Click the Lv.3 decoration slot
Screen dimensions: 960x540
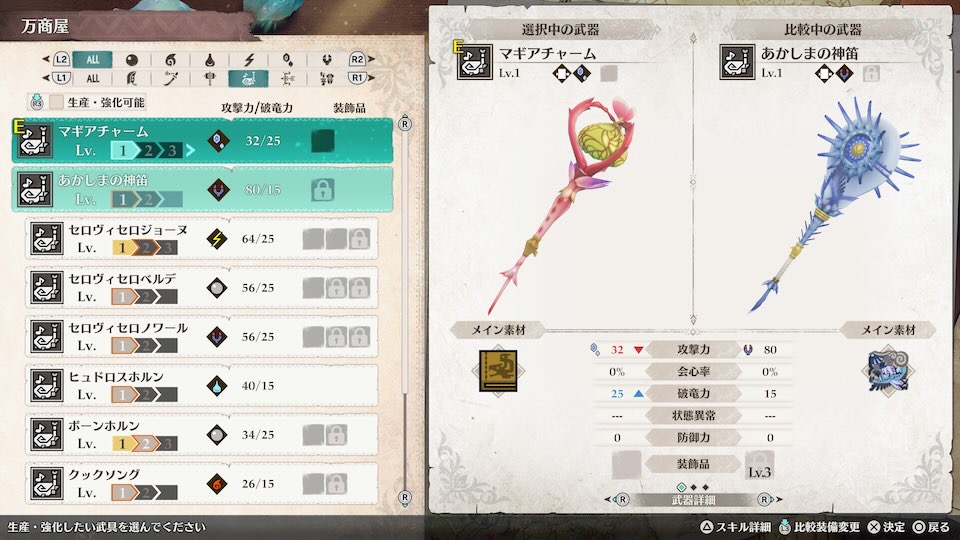click(760, 465)
